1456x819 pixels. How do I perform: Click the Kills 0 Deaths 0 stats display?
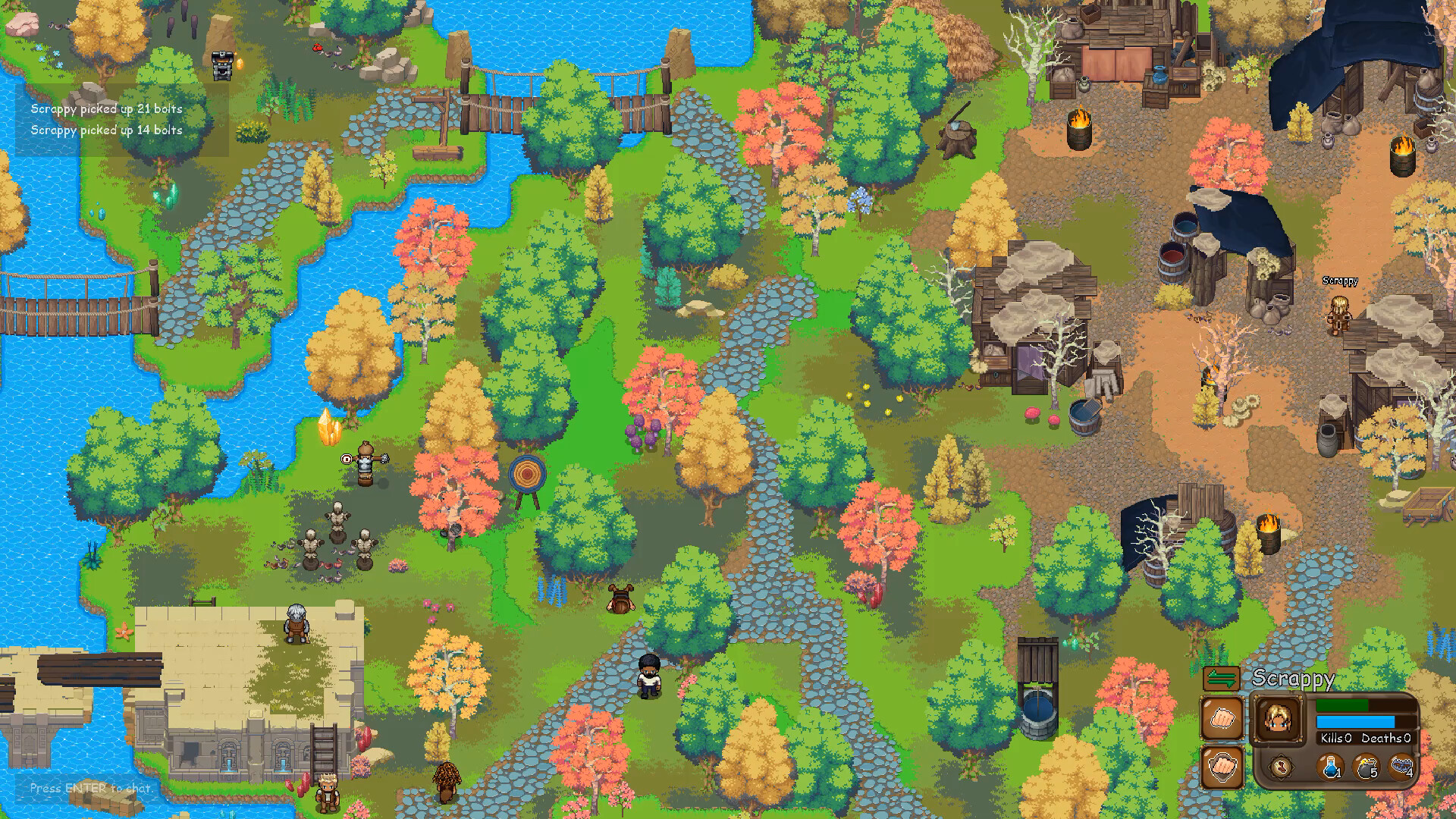1365,739
